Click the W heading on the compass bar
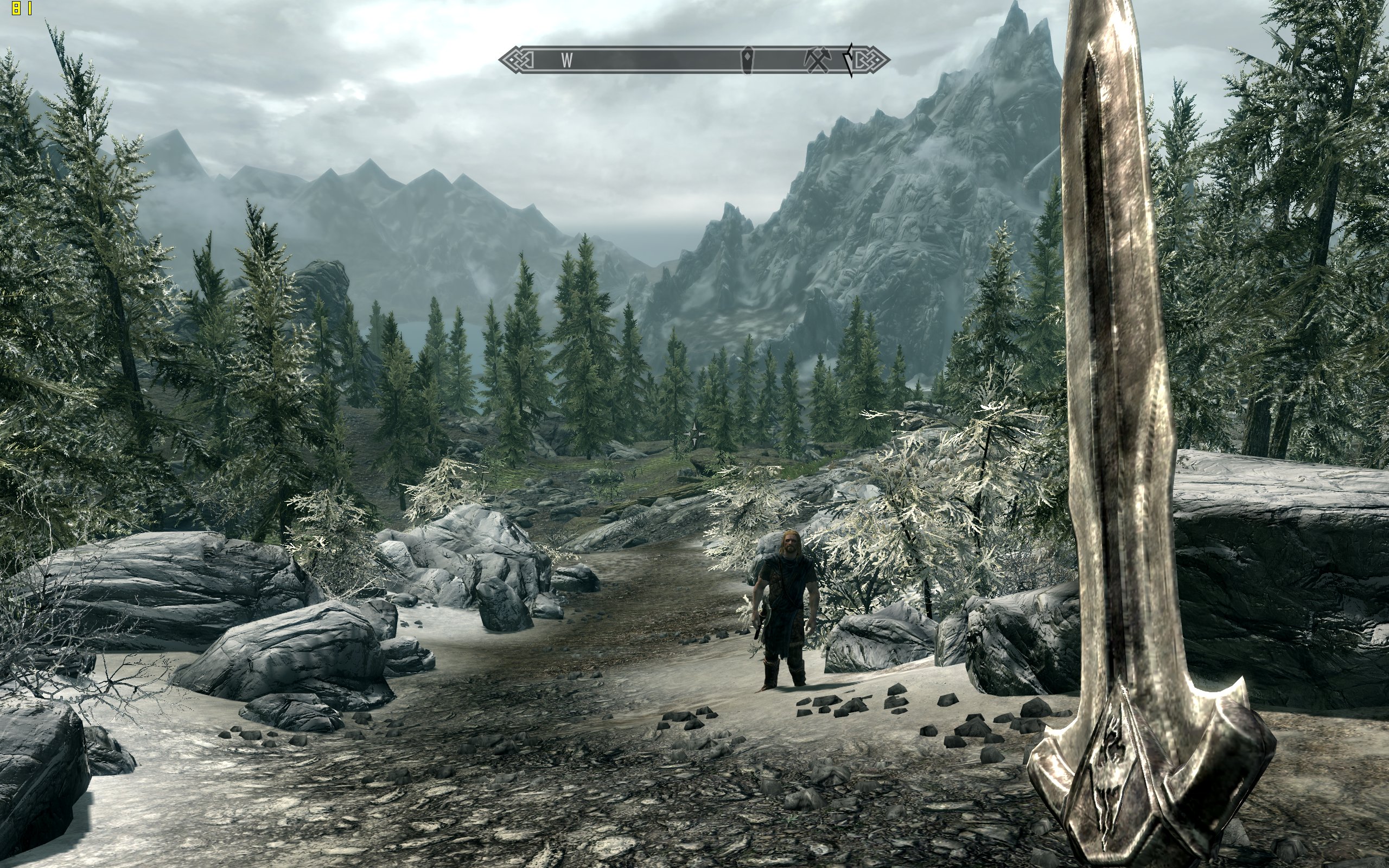Screen dimensions: 1389x868 tap(567, 60)
